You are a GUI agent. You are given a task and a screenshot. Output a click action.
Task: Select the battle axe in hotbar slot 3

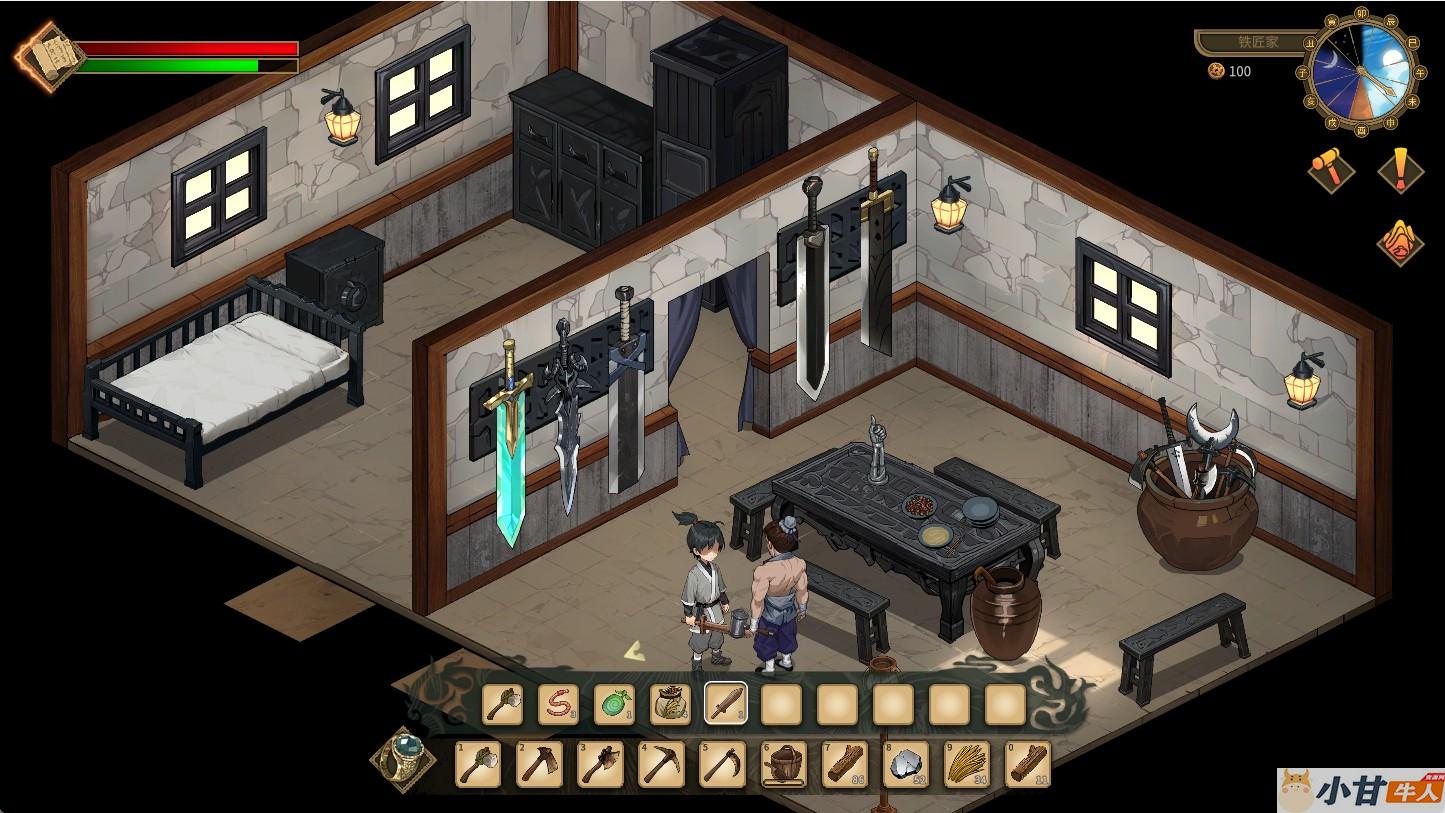point(600,765)
